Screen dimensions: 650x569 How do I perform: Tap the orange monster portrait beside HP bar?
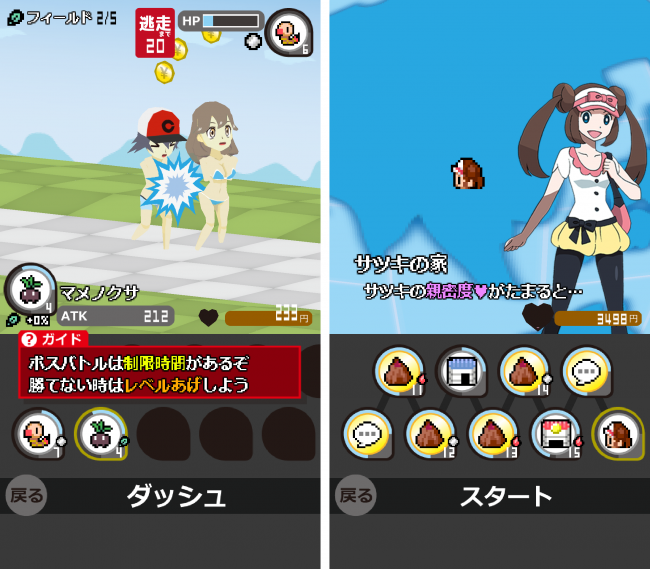click(x=289, y=32)
